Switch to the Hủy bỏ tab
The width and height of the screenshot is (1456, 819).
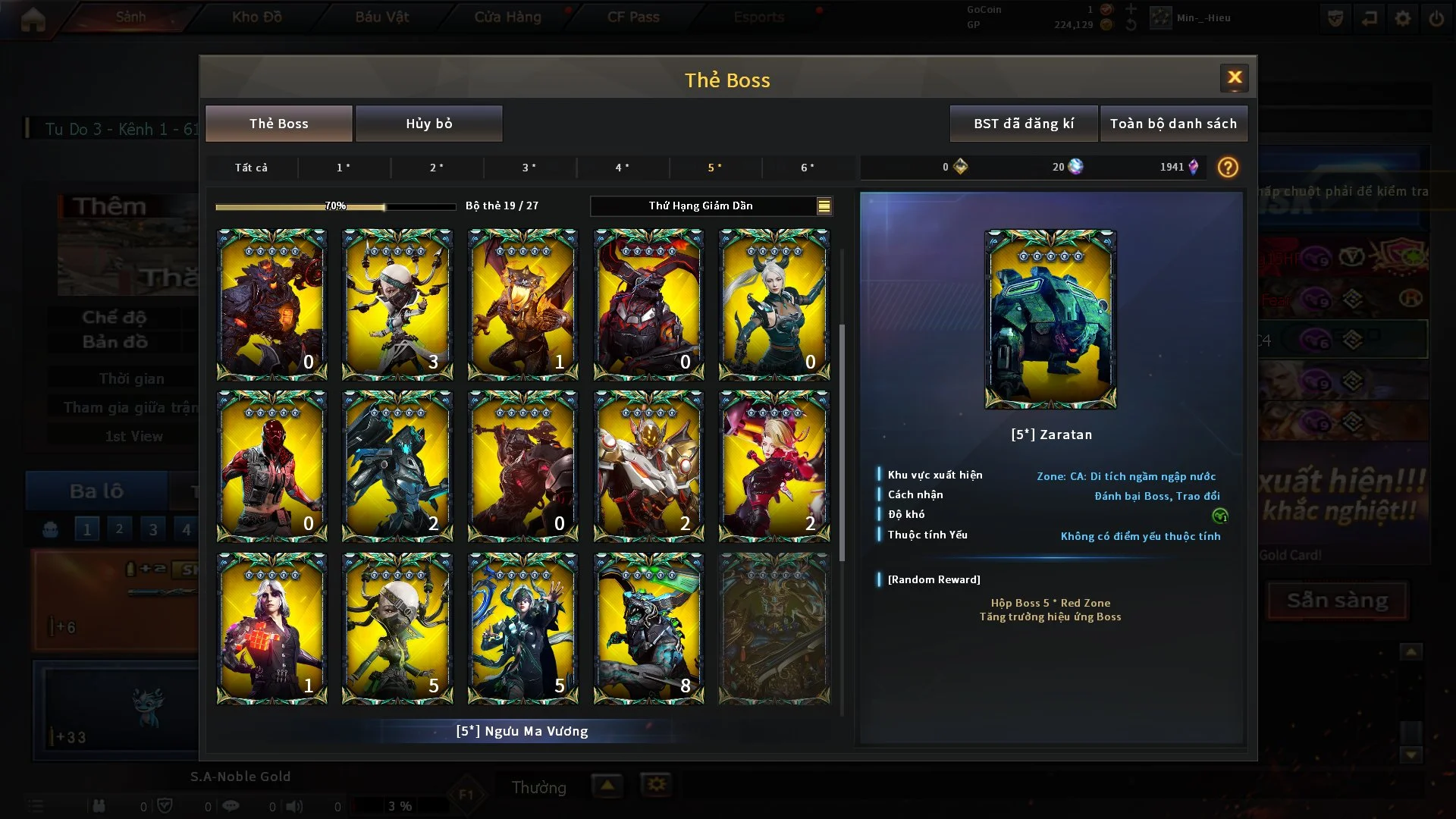(x=428, y=124)
